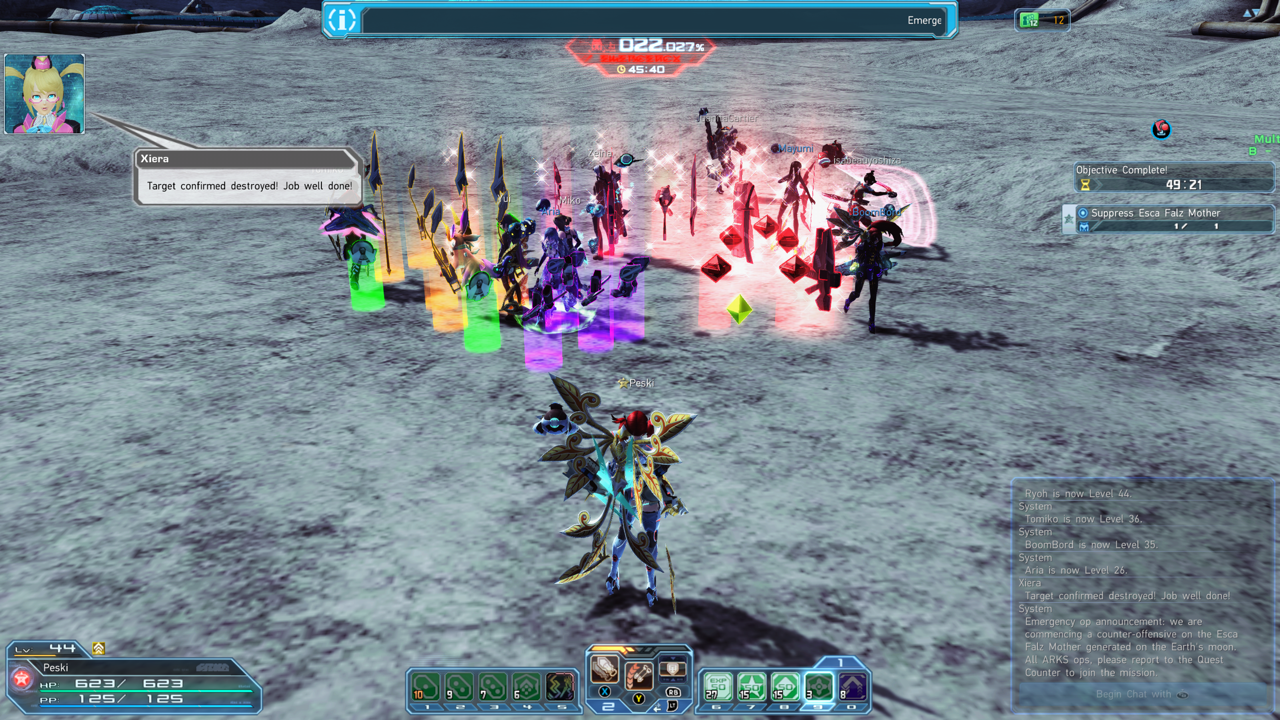Select the consumable with count 9
This screenshot has height=720, width=1280.
(459, 688)
